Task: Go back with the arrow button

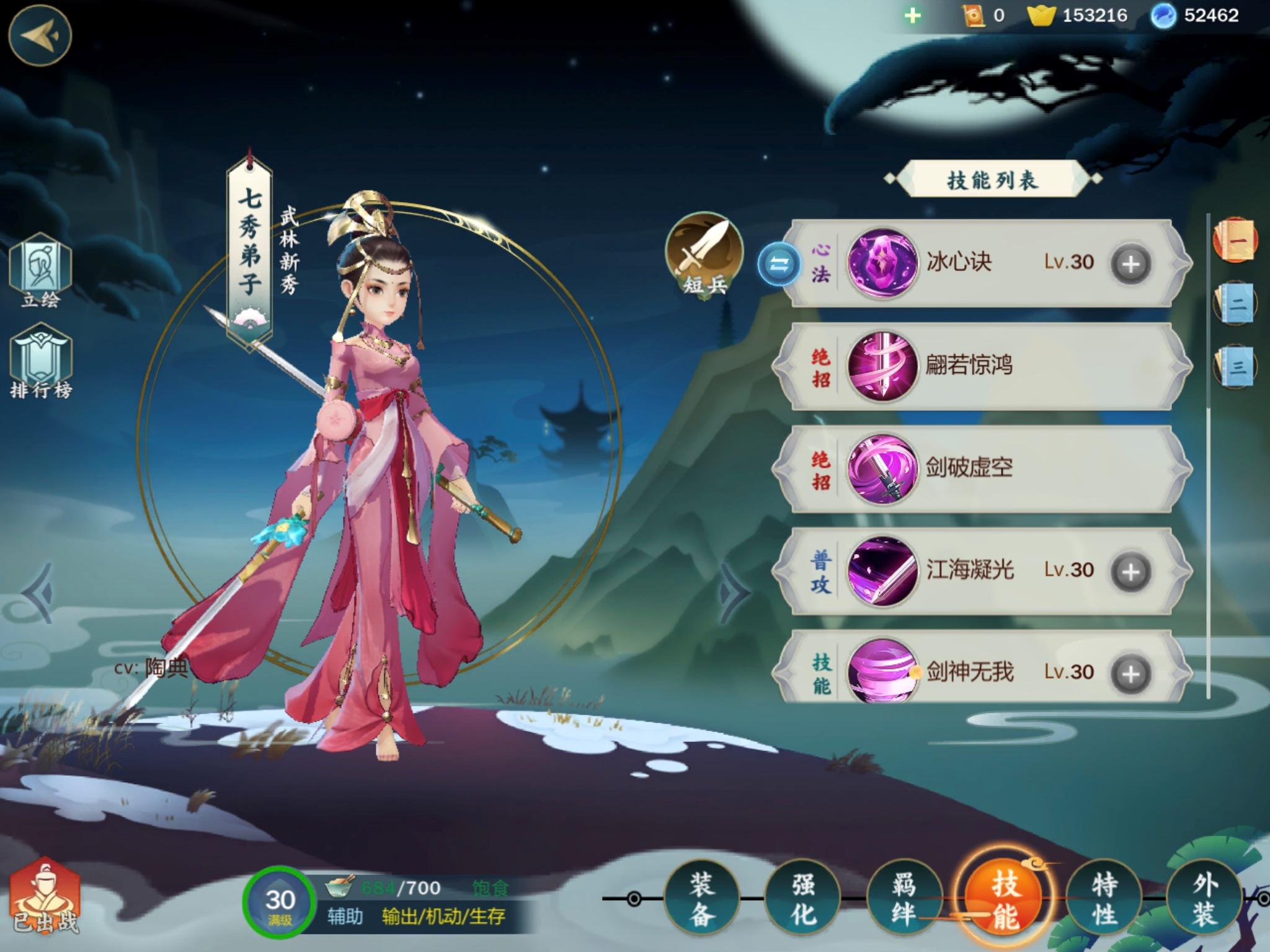Action: point(40,35)
